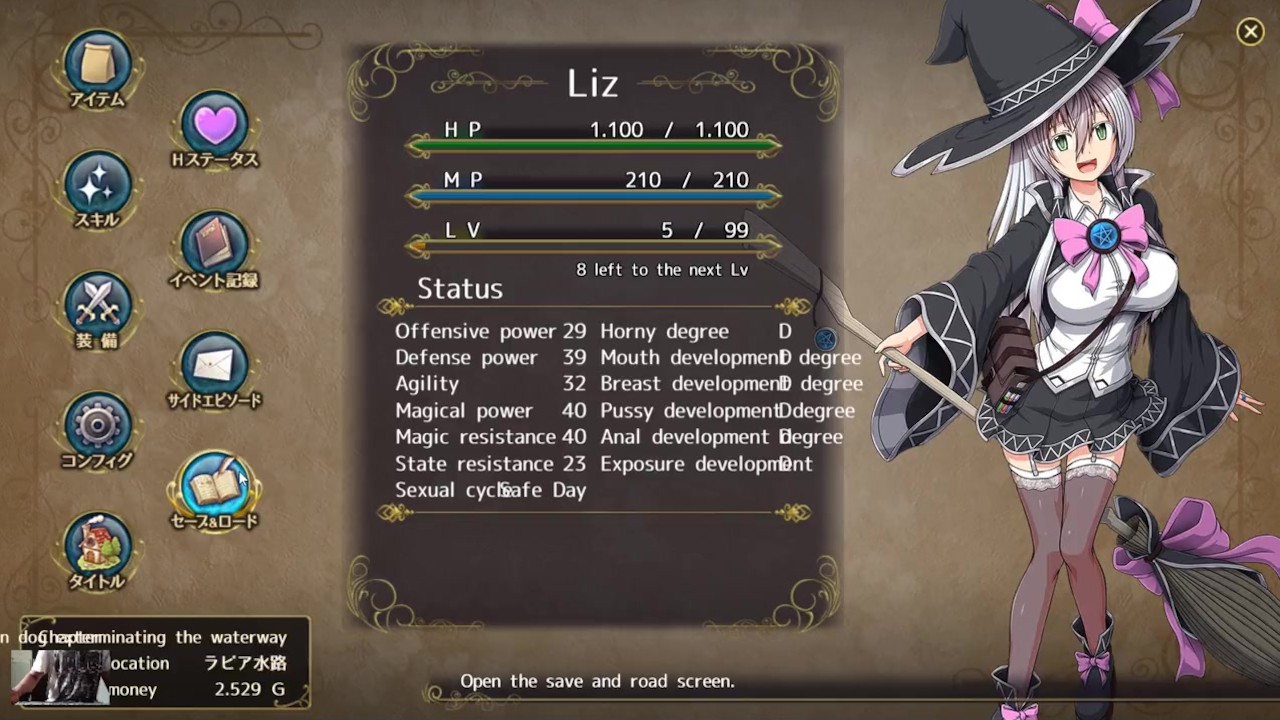Show the H Status (Hステータス) heart menu

pyautogui.click(x=214, y=125)
